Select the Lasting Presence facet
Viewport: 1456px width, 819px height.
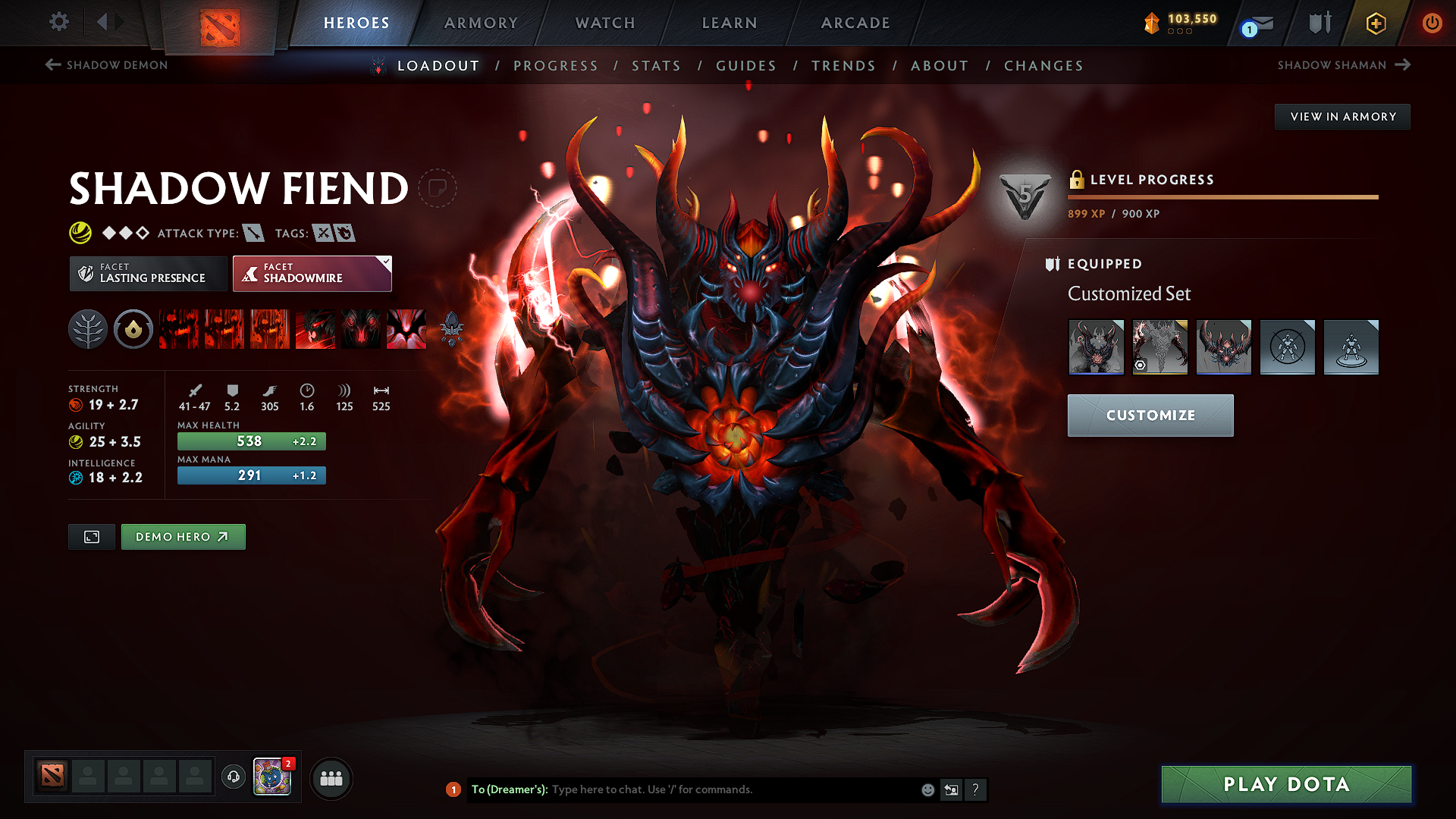(x=147, y=273)
